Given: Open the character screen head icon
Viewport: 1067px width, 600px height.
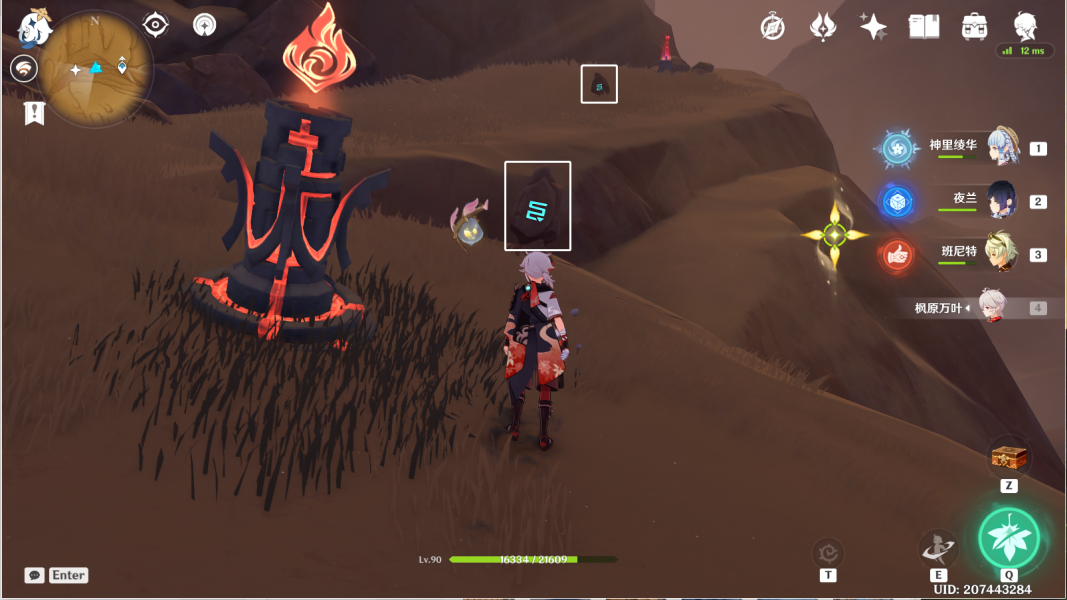Looking at the screenshot, I should (1025, 26).
